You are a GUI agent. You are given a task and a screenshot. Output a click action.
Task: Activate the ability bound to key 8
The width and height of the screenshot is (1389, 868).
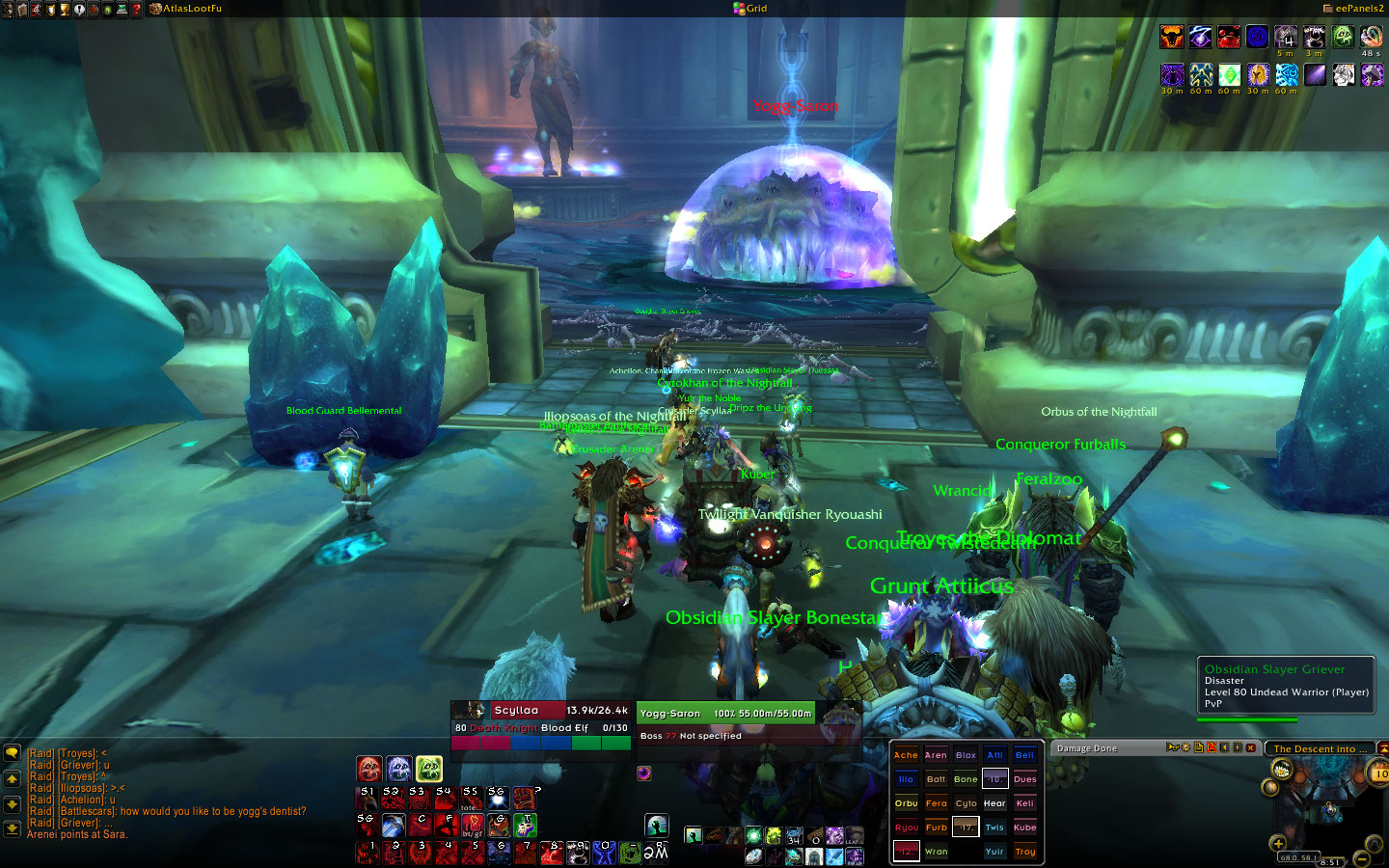(x=552, y=852)
